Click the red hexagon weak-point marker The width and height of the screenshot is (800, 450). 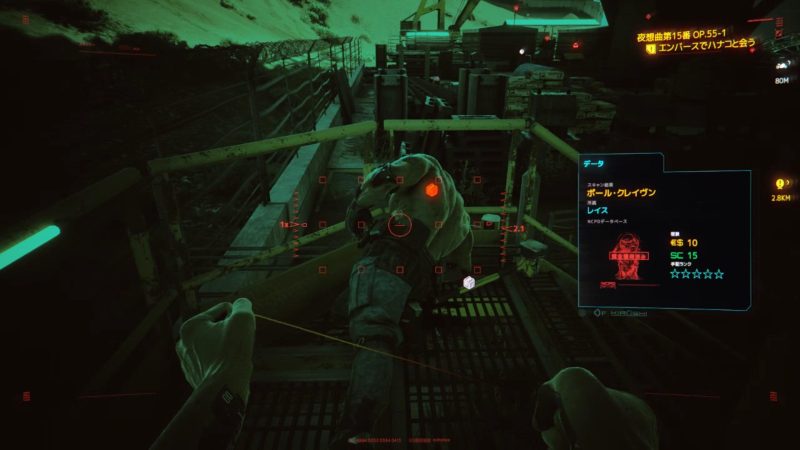(x=431, y=189)
